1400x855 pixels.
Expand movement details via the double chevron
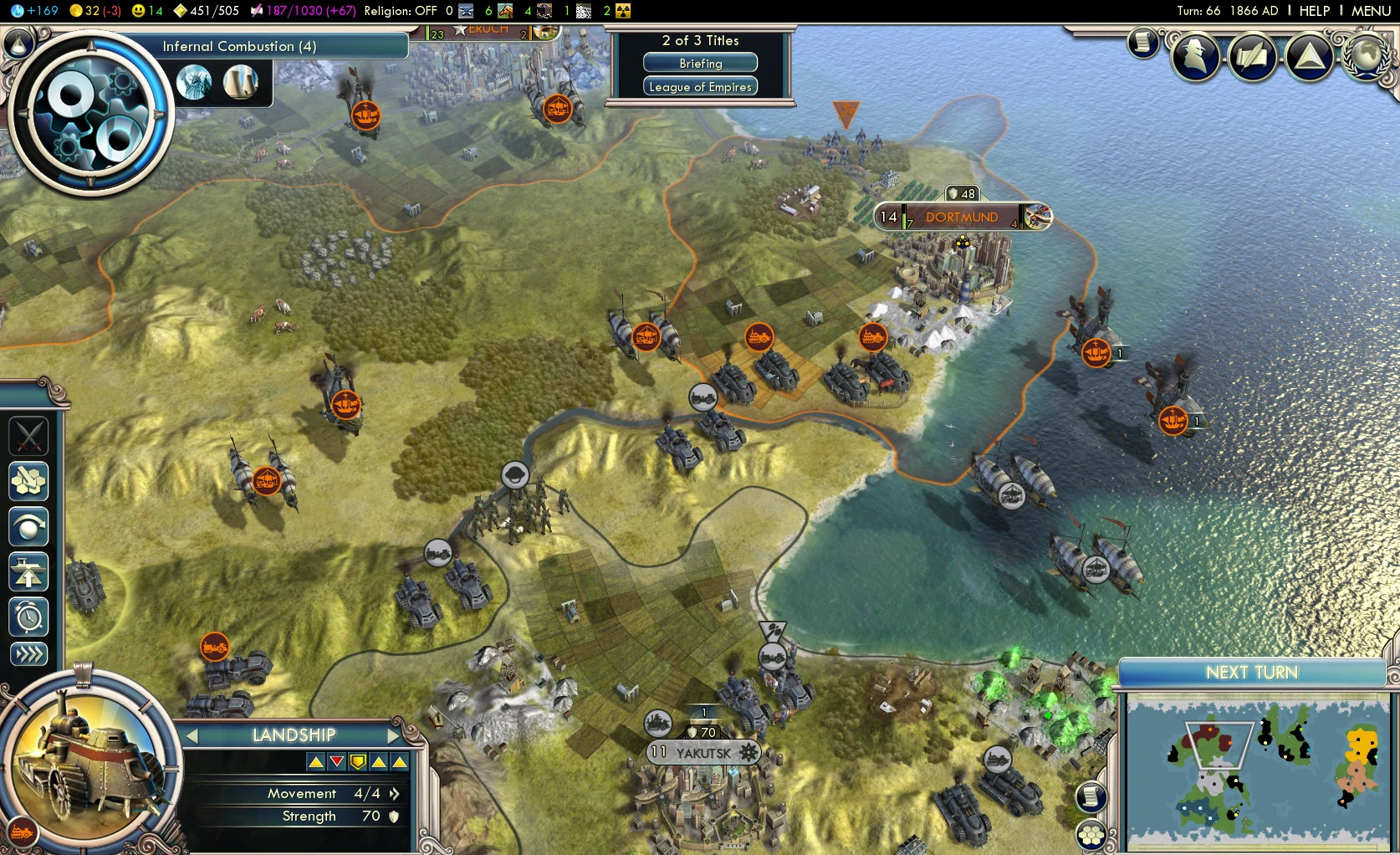(394, 793)
